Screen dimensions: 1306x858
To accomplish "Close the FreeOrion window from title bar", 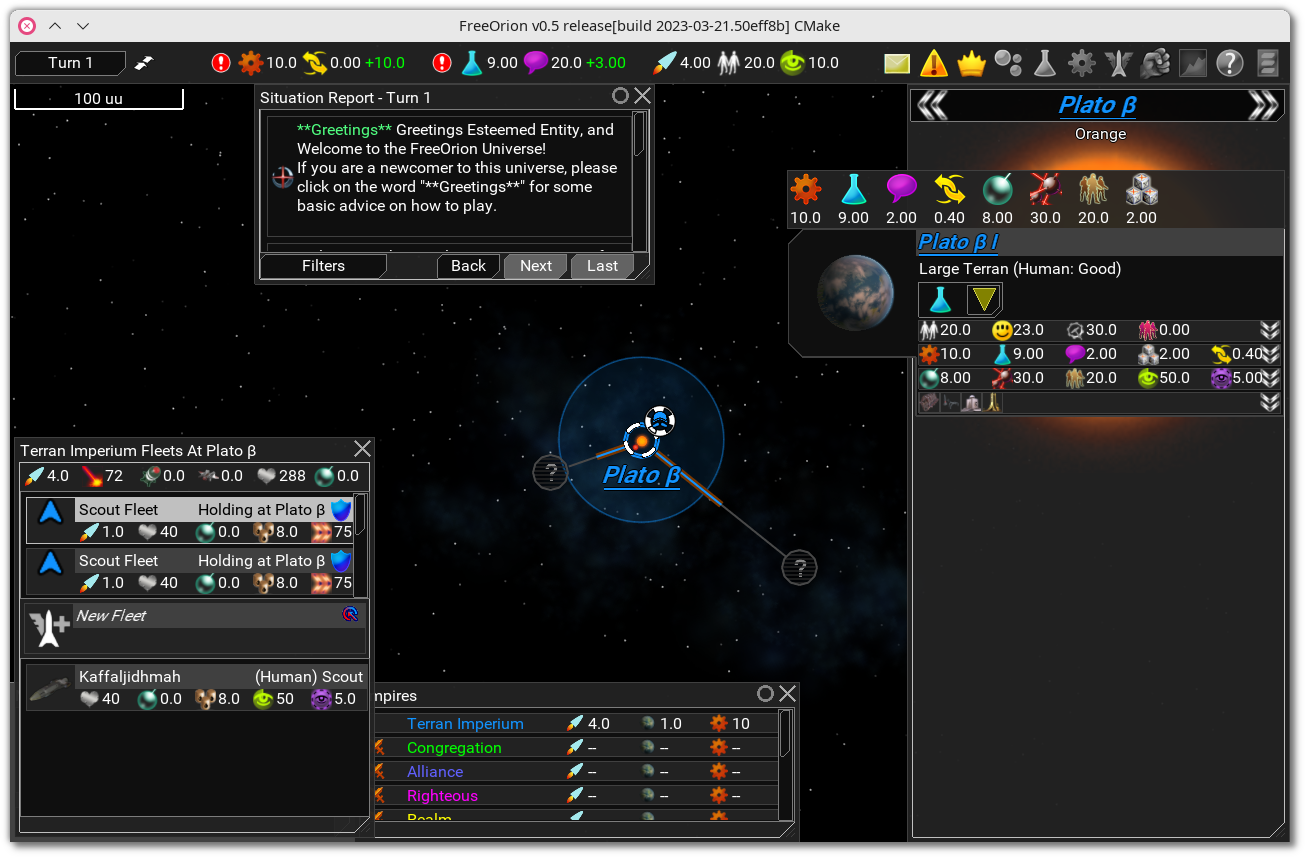I will (27, 26).
